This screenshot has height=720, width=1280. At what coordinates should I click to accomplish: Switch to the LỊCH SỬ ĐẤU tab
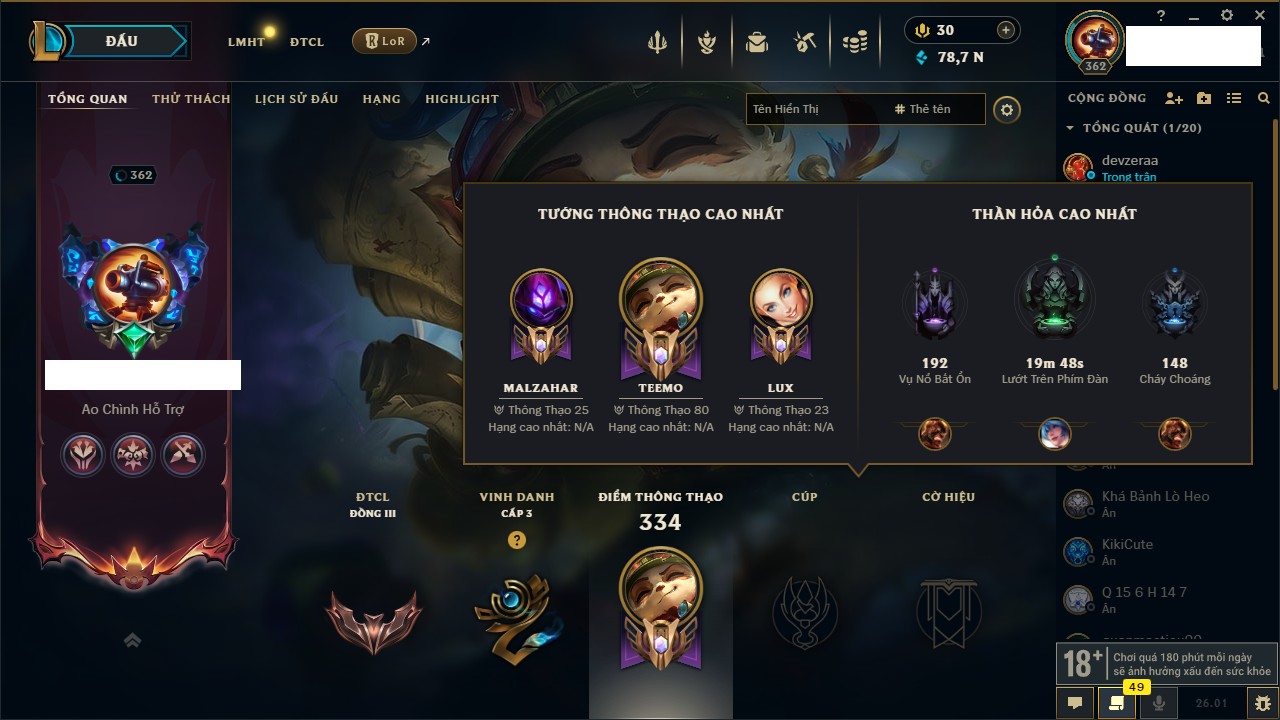coord(296,99)
